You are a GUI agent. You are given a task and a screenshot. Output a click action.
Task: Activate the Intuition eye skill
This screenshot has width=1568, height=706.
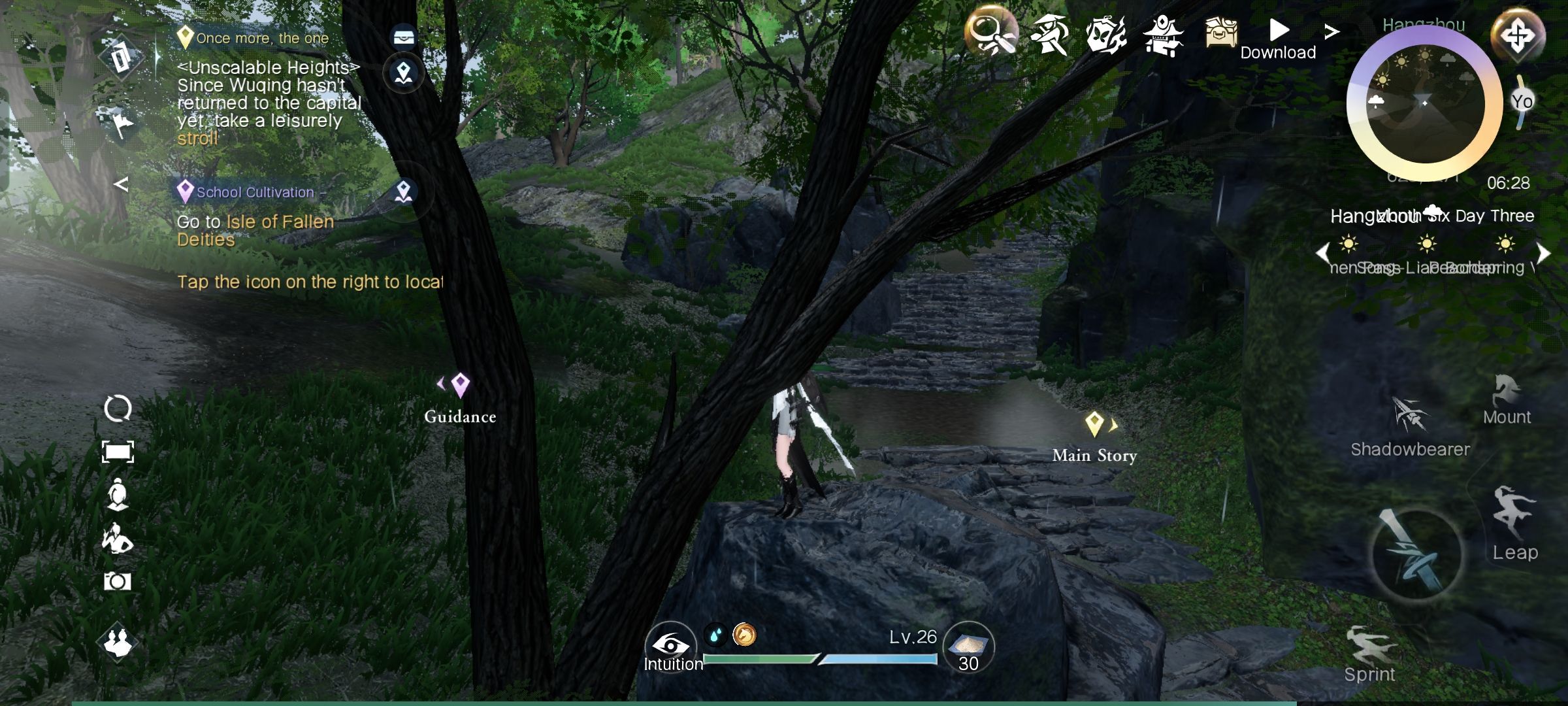click(x=670, y=646)
